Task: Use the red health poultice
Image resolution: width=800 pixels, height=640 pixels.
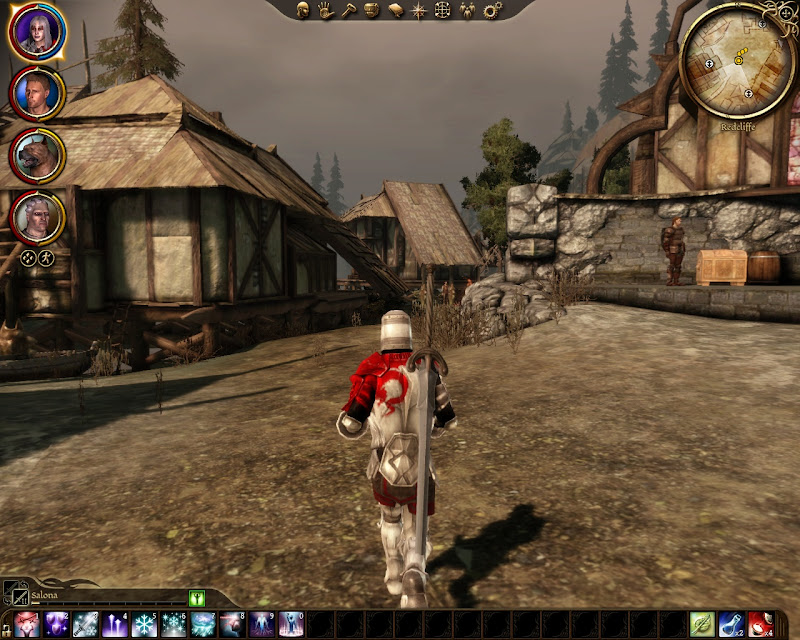Action: [761, 625]
